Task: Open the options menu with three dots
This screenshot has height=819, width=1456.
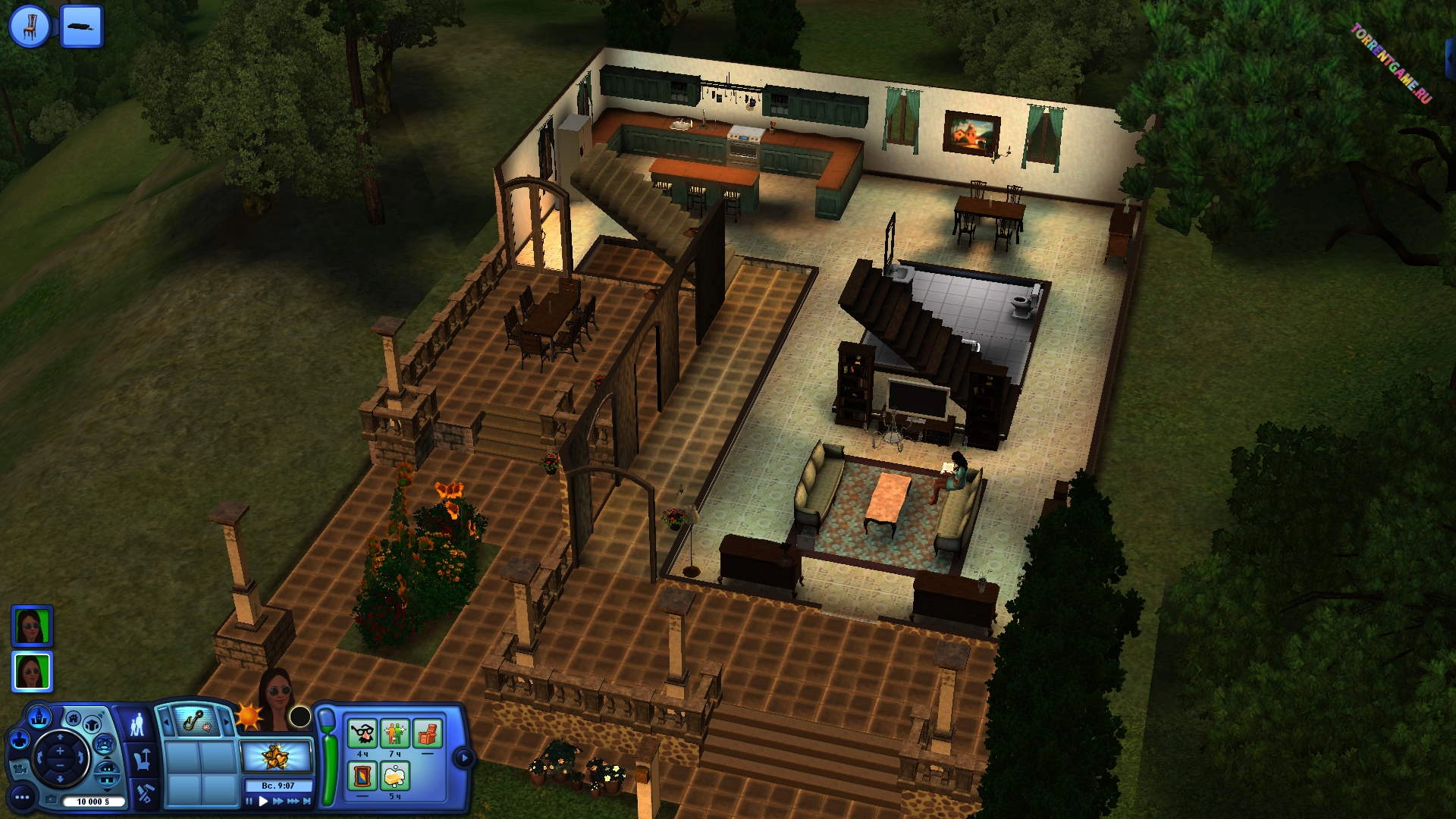Action: (22, 797)
